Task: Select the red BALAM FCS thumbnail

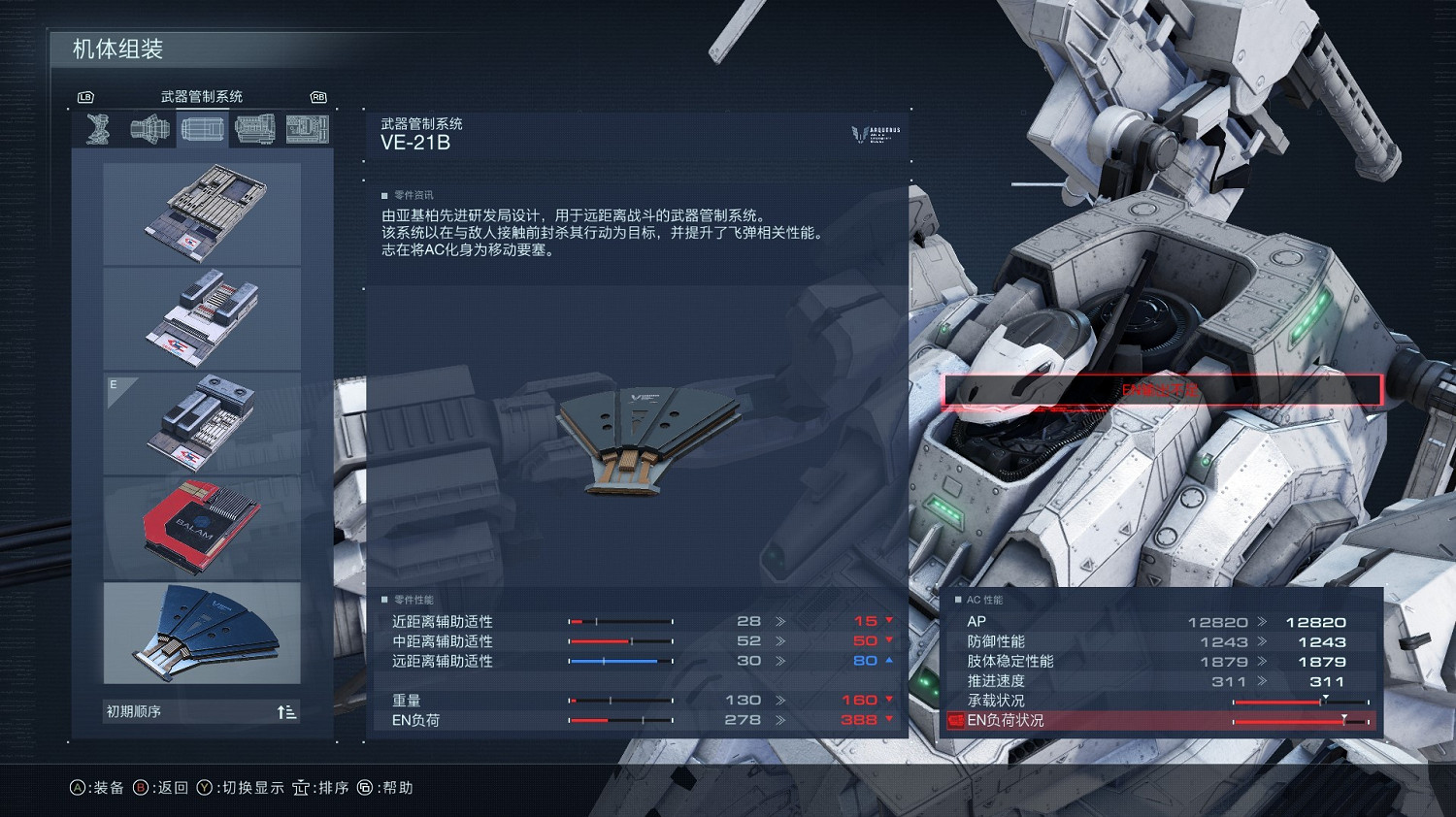Action: tap(201, 527)
